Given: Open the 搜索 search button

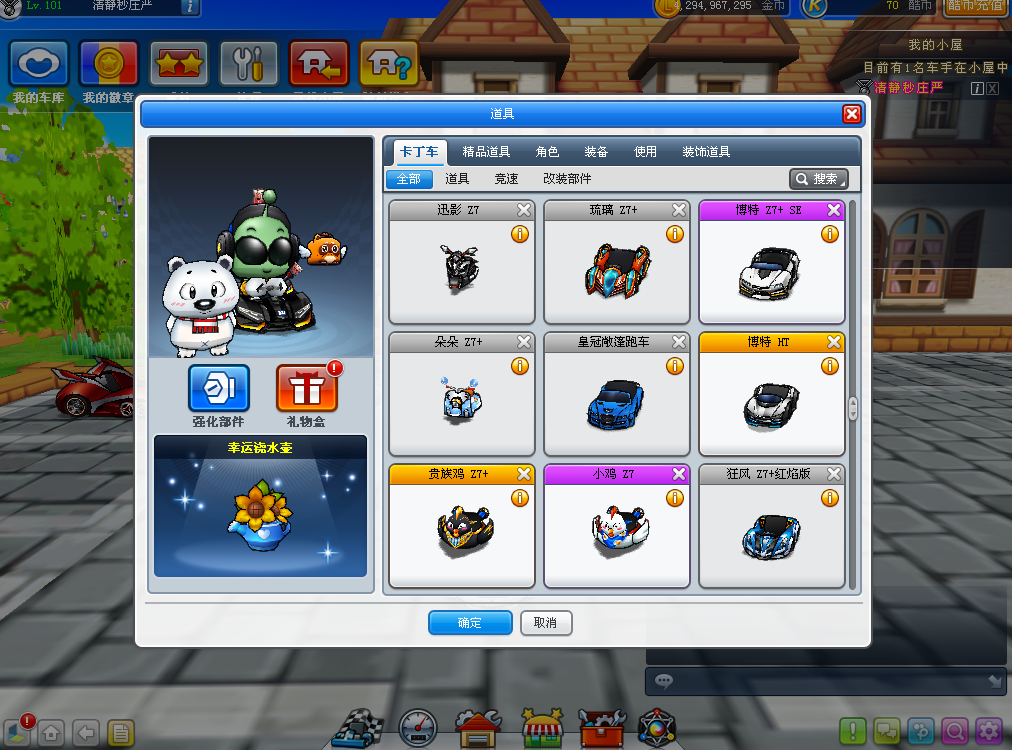Looking at the screenshot, I should tap(819, 179).
